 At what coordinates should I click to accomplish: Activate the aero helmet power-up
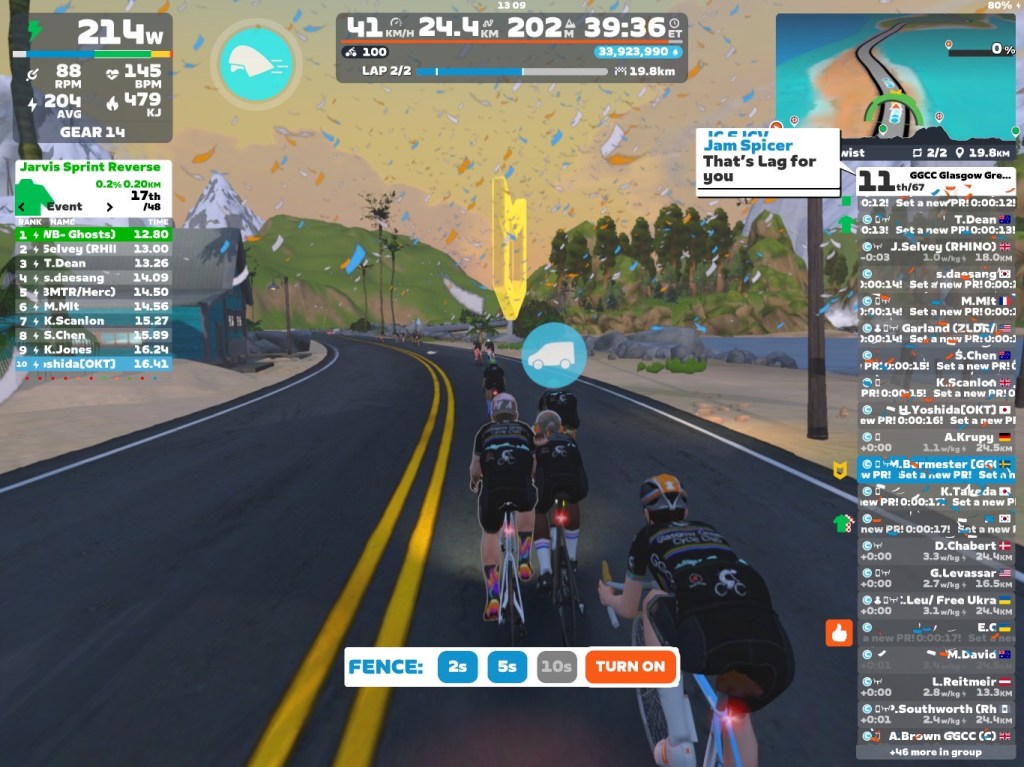(256, 64)
